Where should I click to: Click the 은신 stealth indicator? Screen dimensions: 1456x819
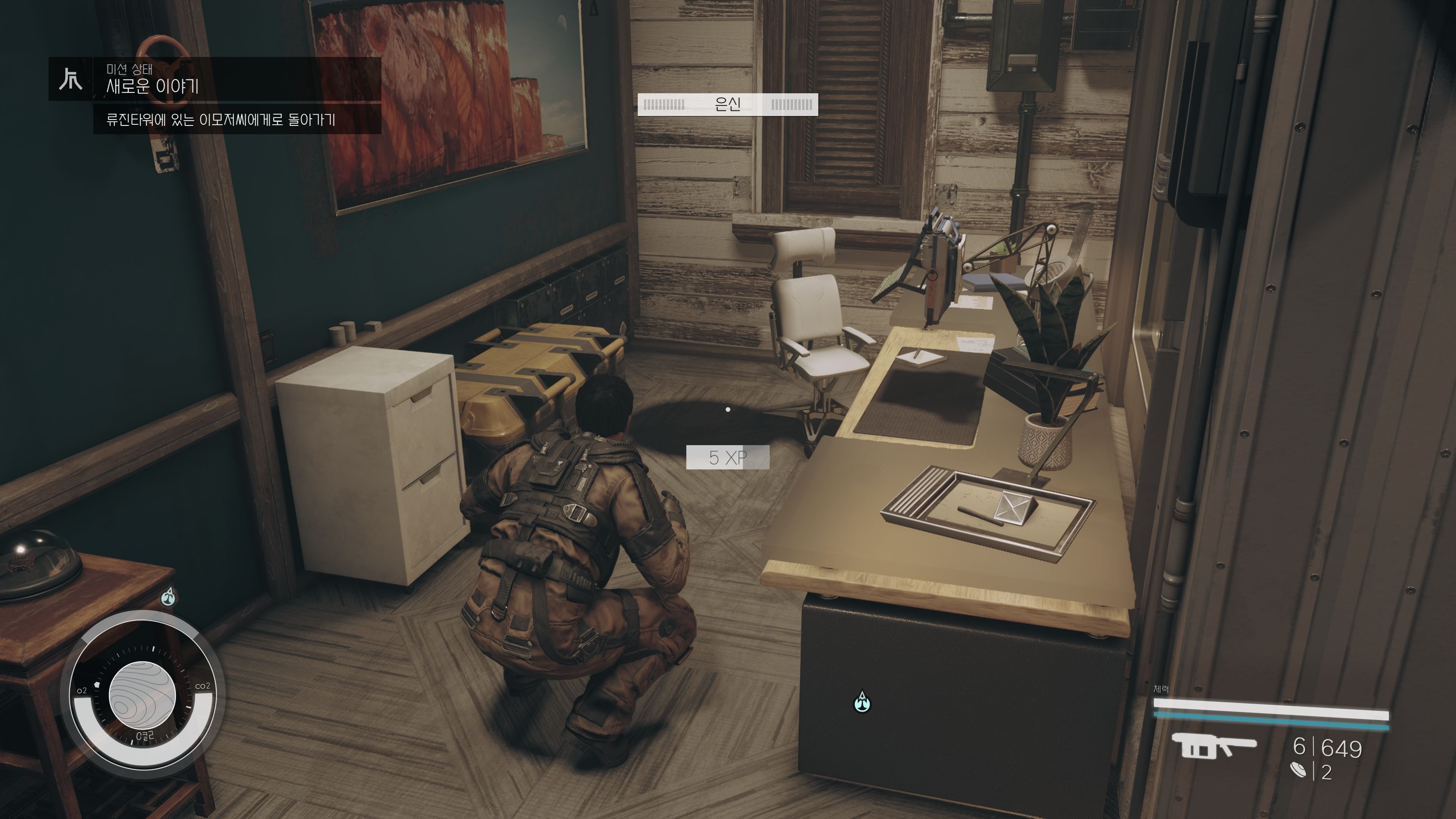point(728,105)
